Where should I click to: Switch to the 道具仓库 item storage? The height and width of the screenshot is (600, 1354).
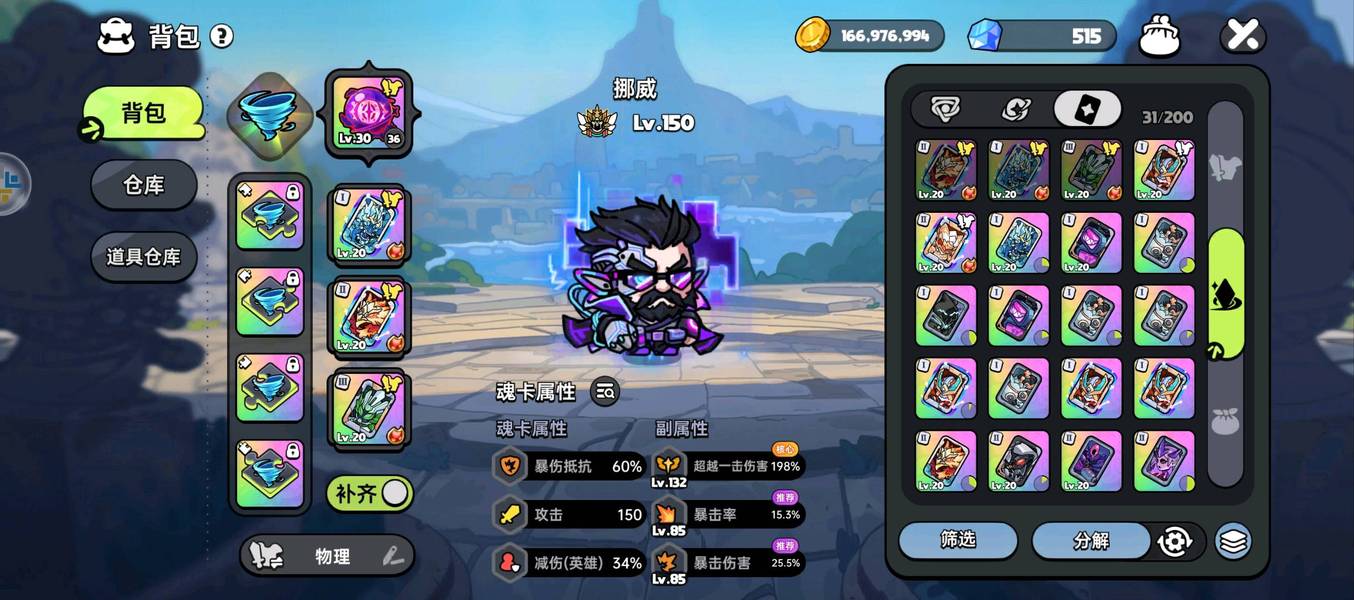point(144,257)
